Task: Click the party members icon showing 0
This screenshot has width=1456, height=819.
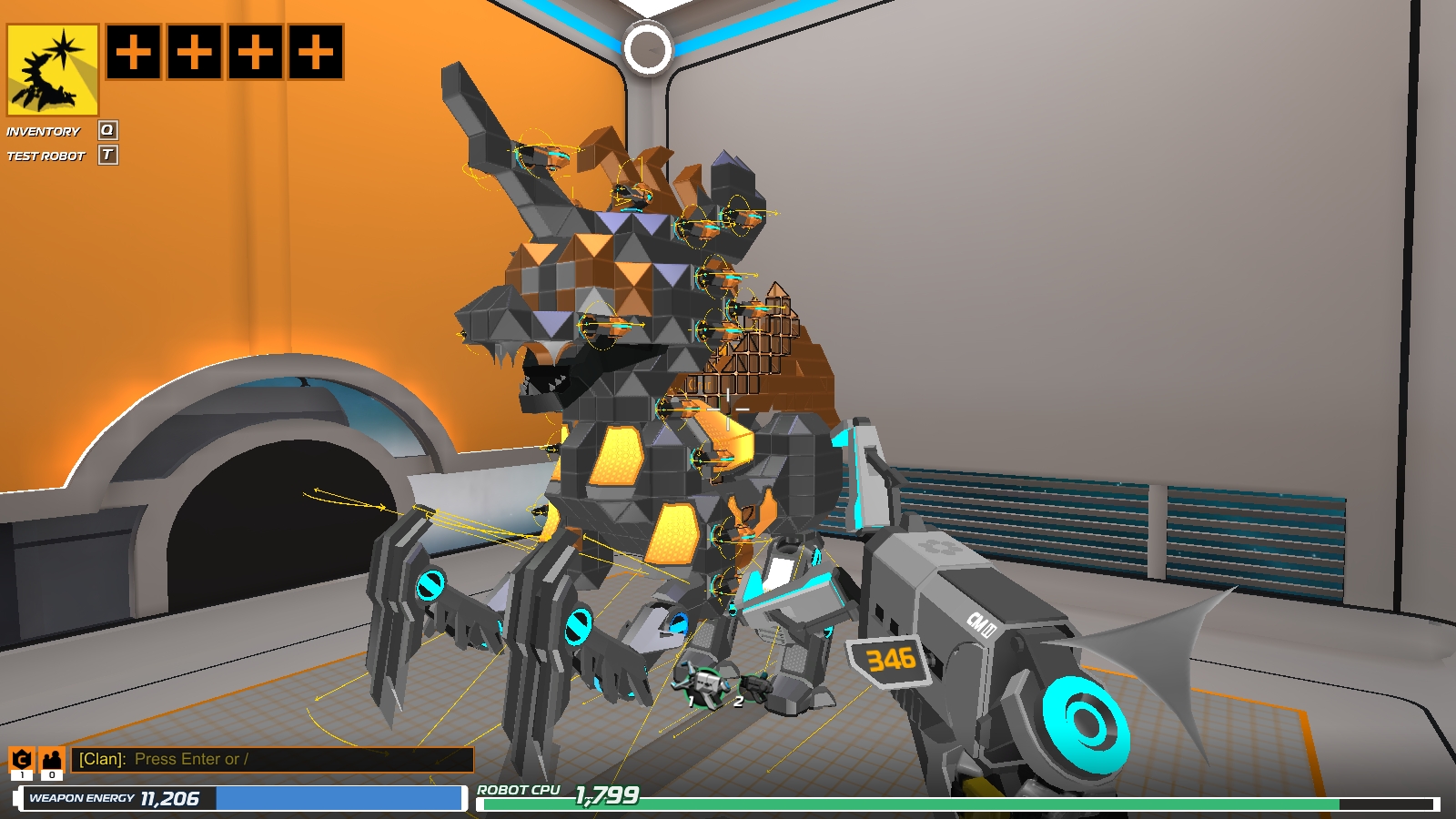Action: (x=52, y=757)
